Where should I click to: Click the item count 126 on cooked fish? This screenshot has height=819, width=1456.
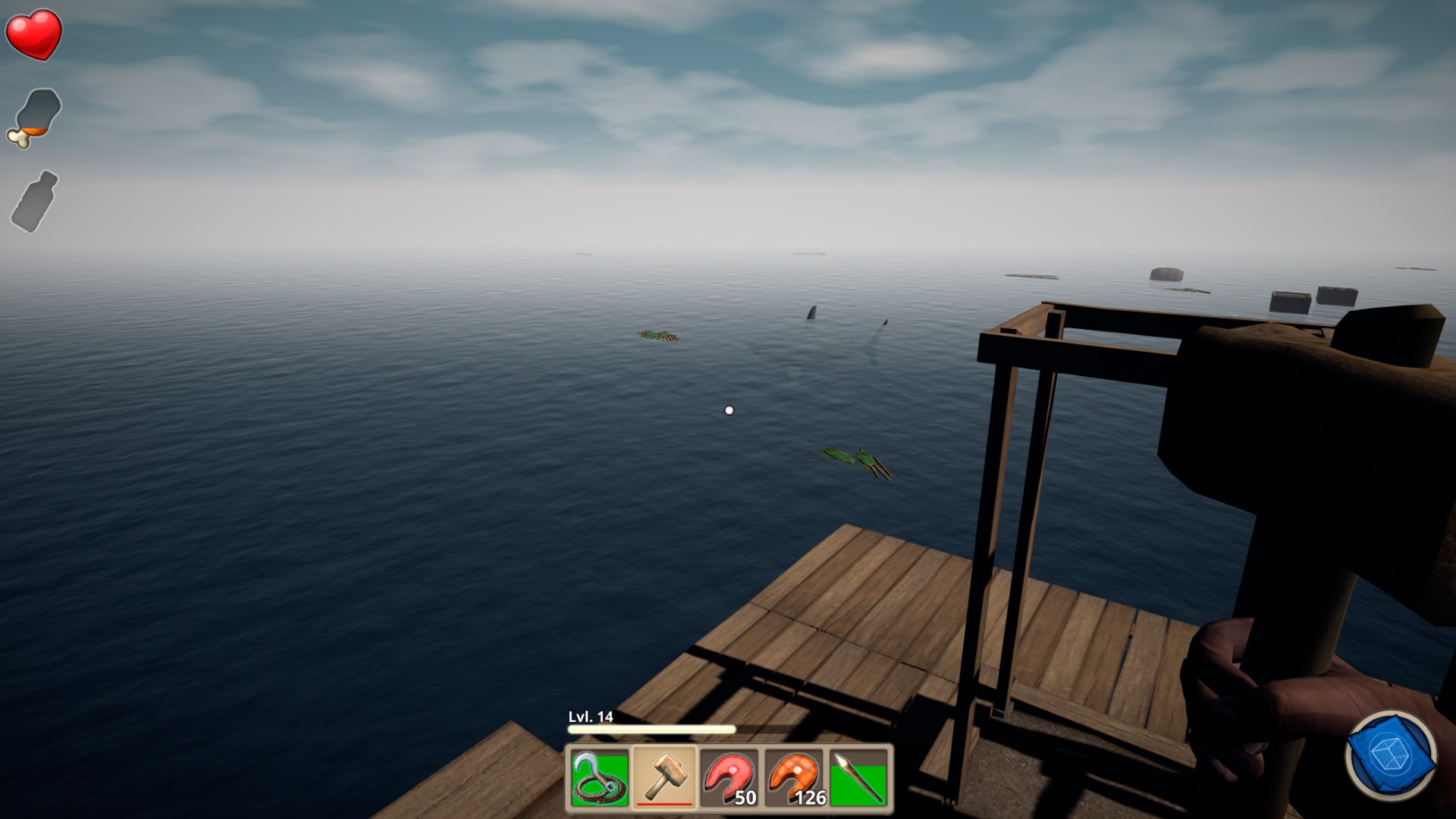(809, 799)
